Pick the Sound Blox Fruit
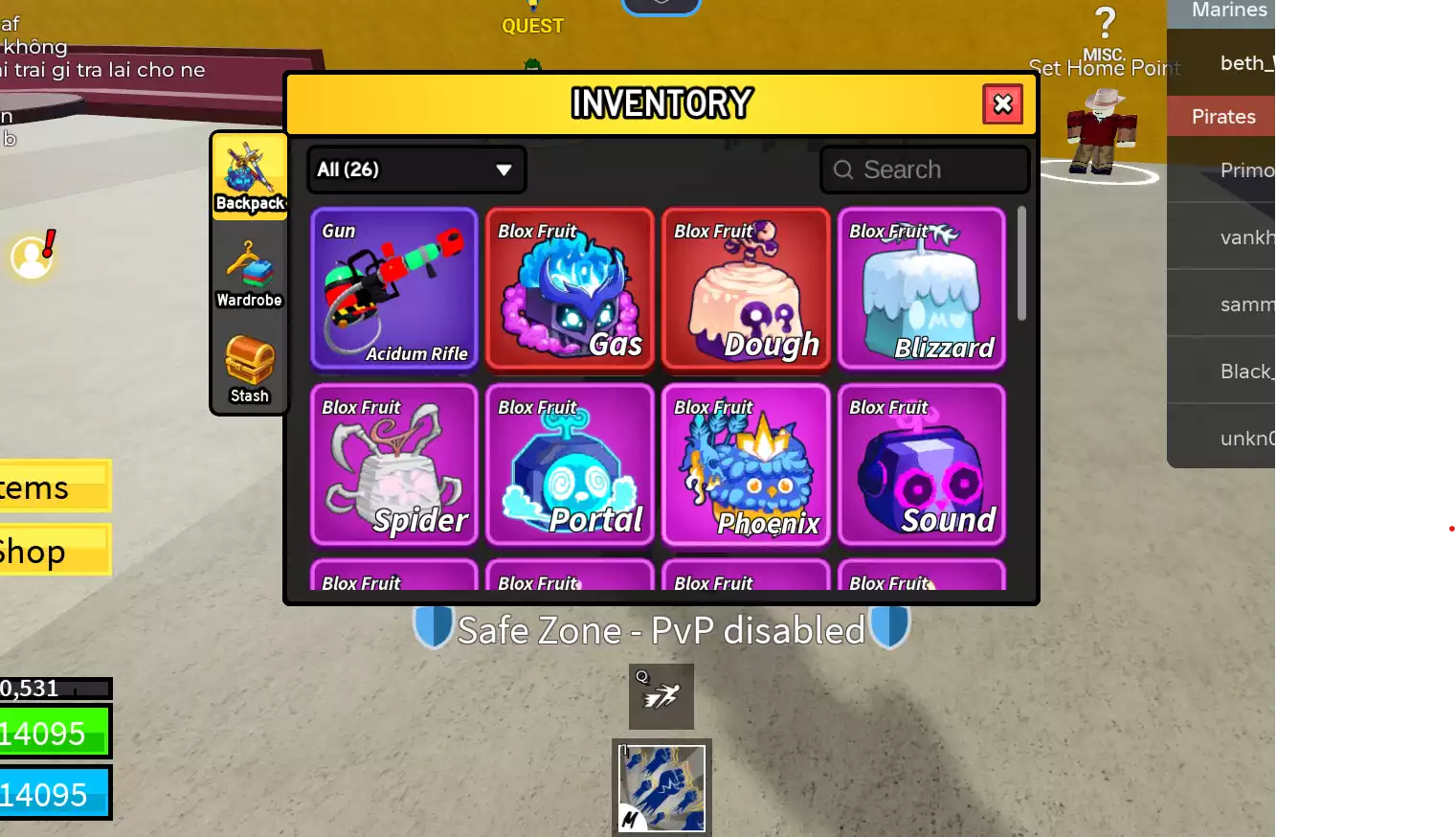 pos(922,464)
